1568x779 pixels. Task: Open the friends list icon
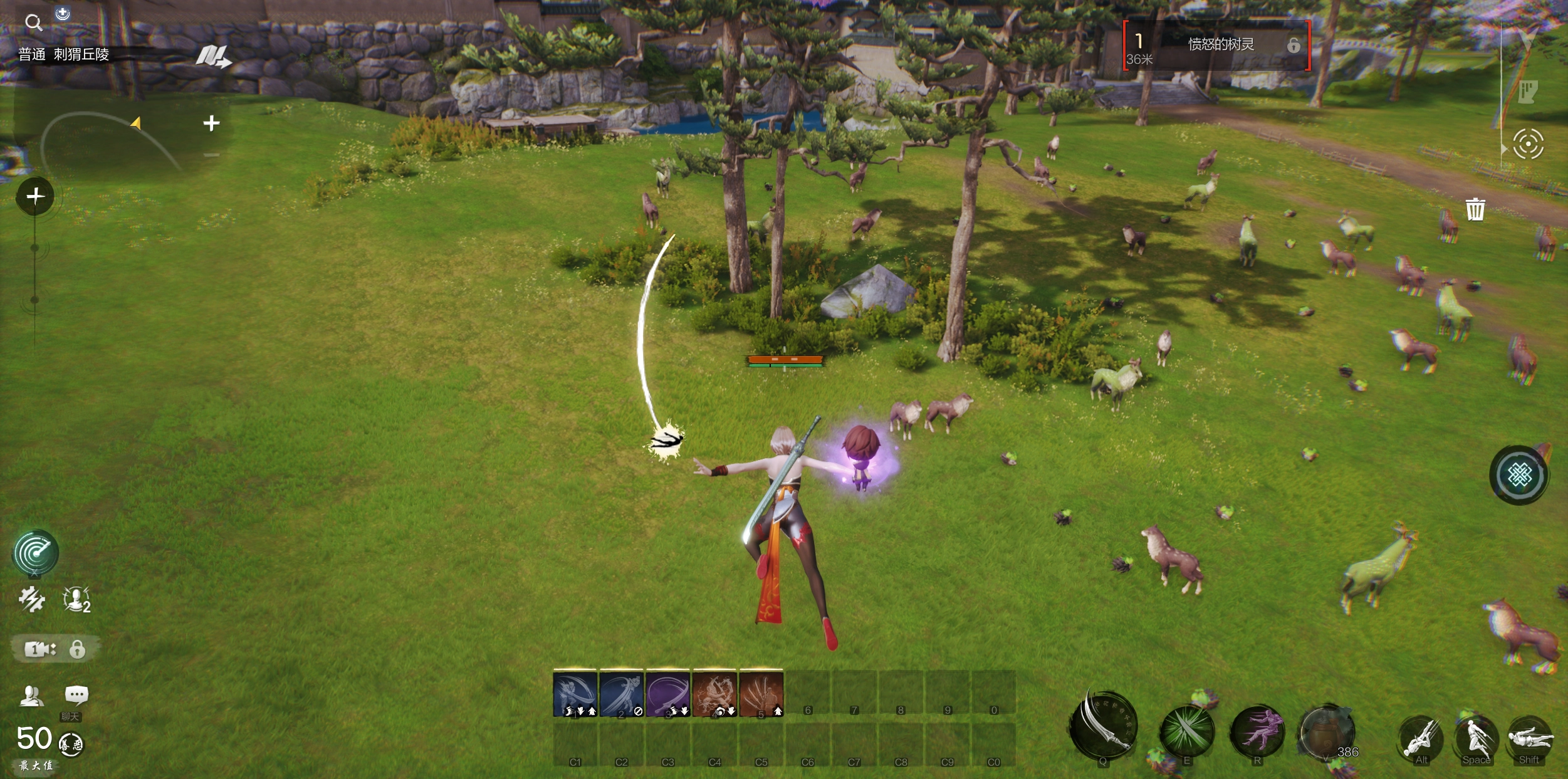31,695
